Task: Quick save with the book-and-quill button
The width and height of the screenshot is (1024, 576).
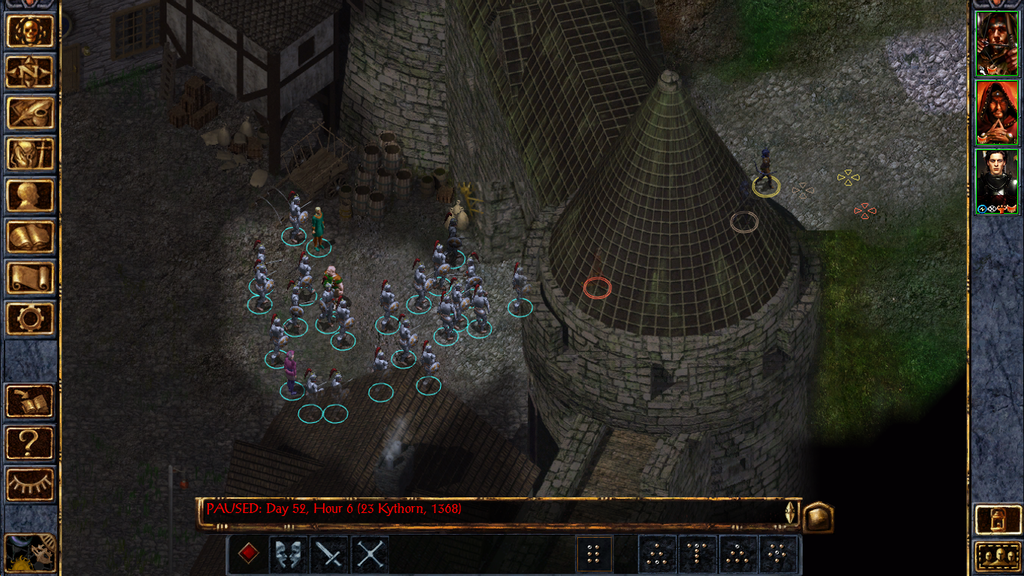Action: pyautogui.click(x=30, y=401)
